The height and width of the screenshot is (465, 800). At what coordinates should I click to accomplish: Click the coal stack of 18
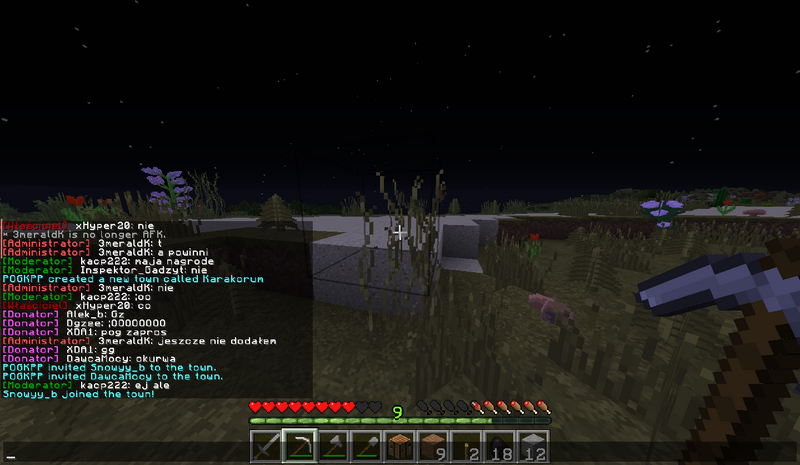pos(501,448)
